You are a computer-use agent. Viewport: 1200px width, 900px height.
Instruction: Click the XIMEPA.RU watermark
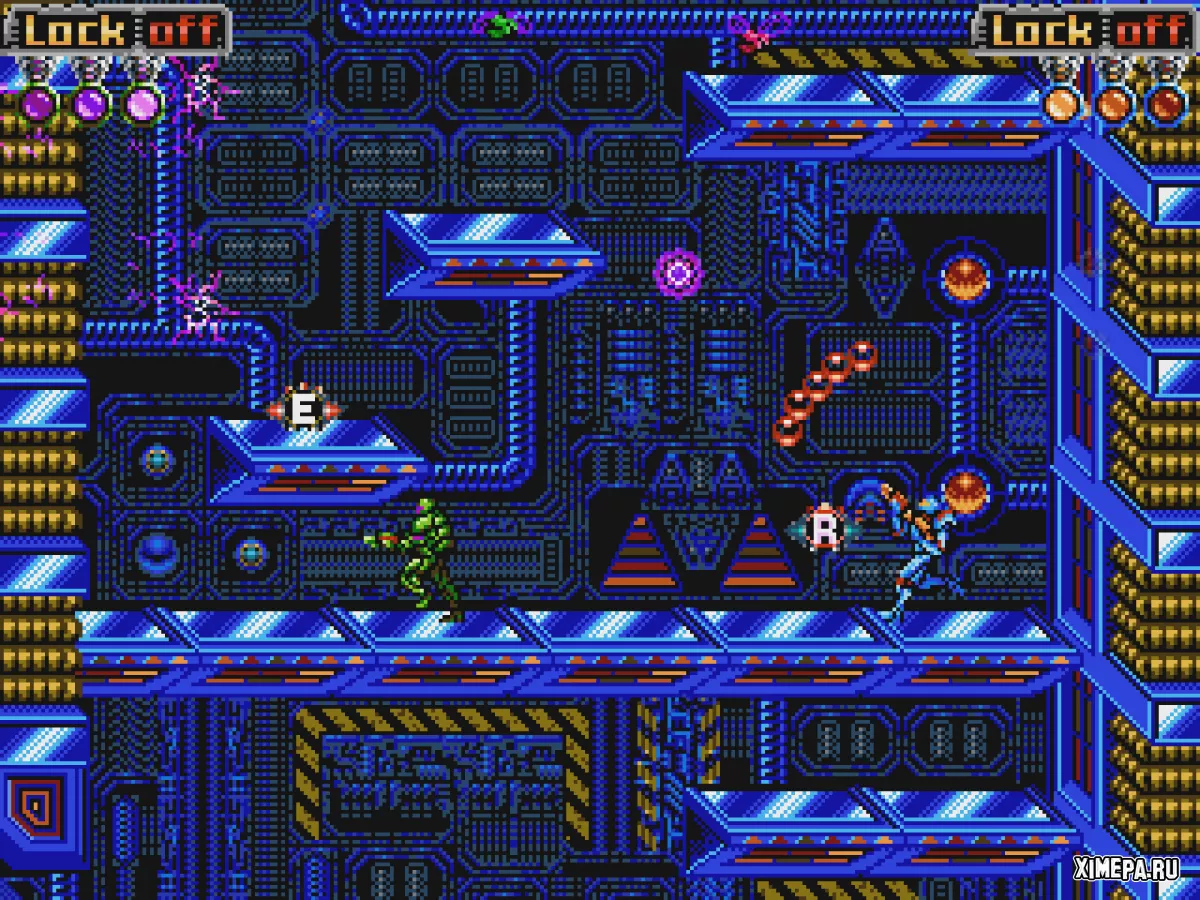(x=1125, y=868)
